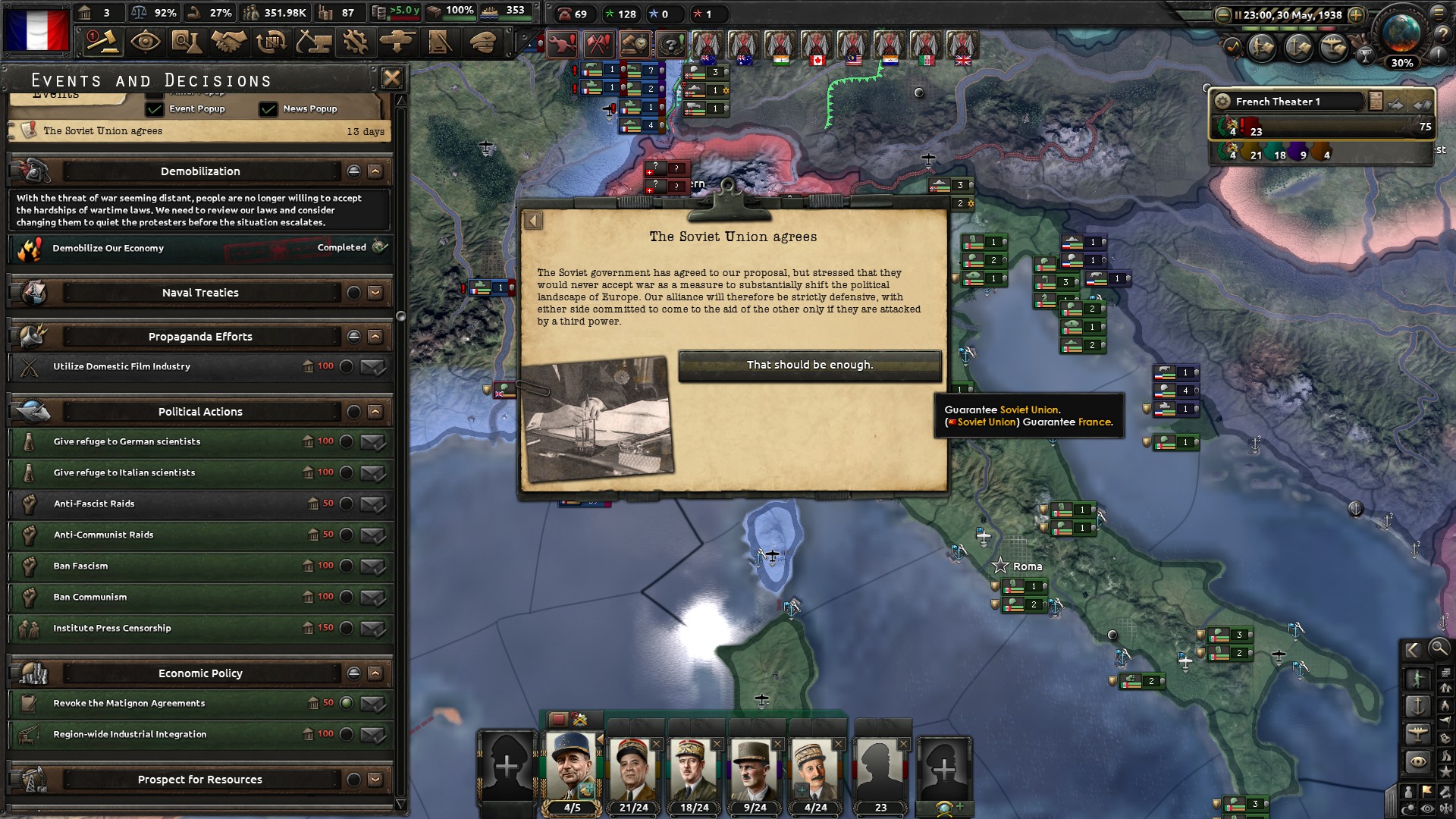Select the research flask icon
The width and height of the screenshot is (1456, 819).
(x=187, y=42)
